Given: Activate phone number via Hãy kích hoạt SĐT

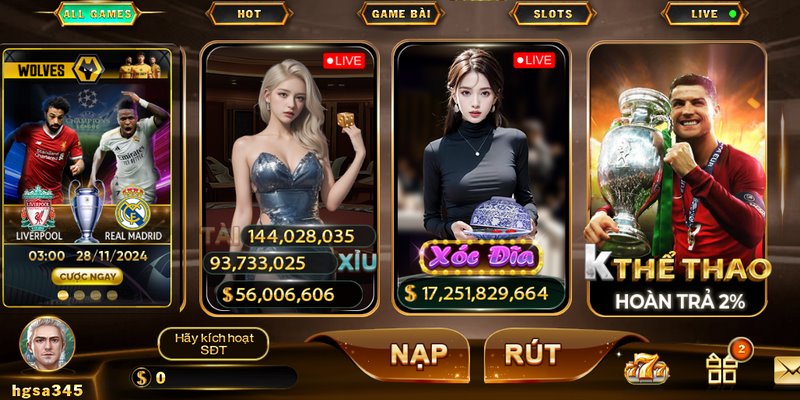Looking at the screenshot, I should (x=213, y=344).
